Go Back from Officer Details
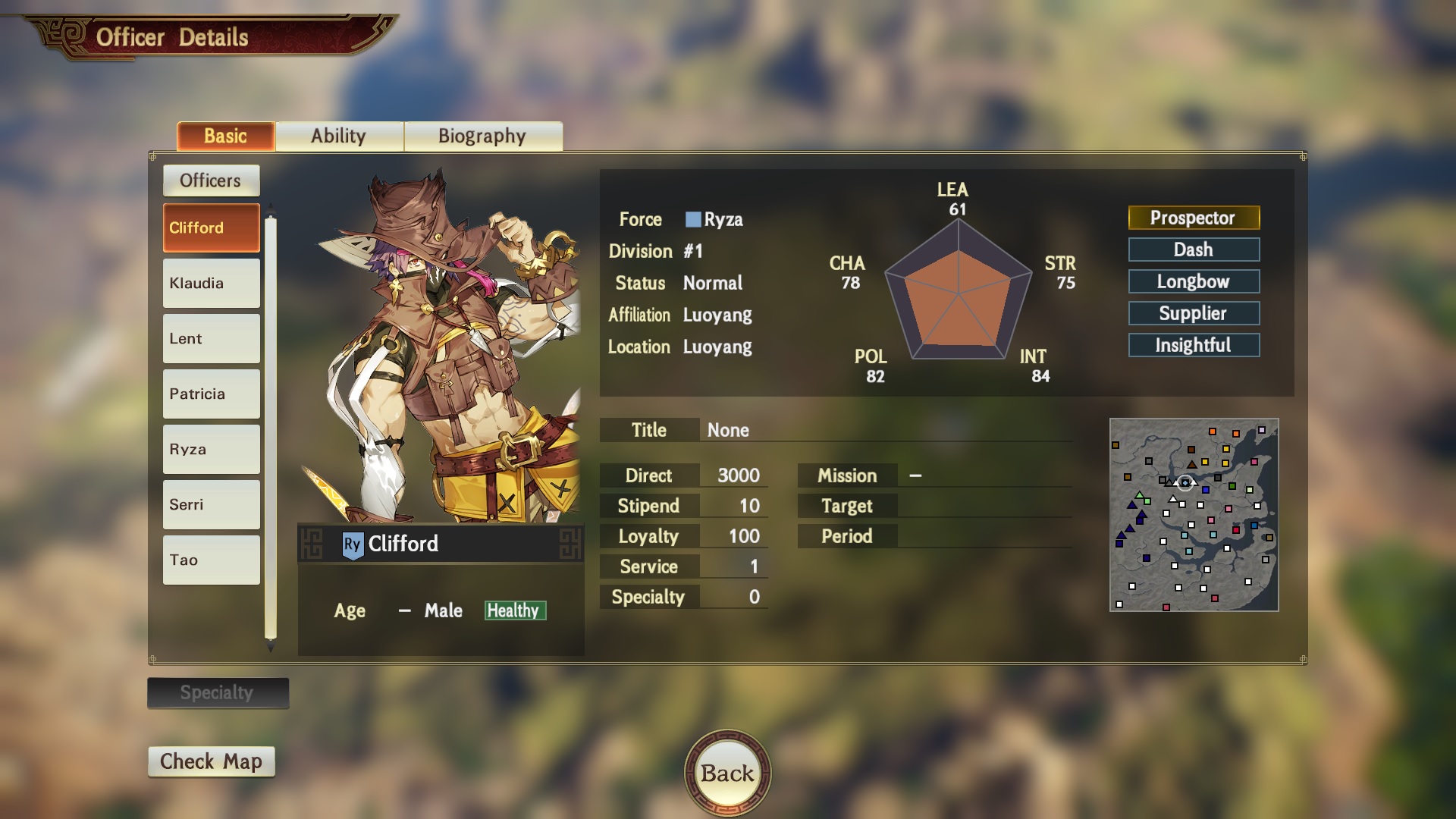 click(727, 773)
